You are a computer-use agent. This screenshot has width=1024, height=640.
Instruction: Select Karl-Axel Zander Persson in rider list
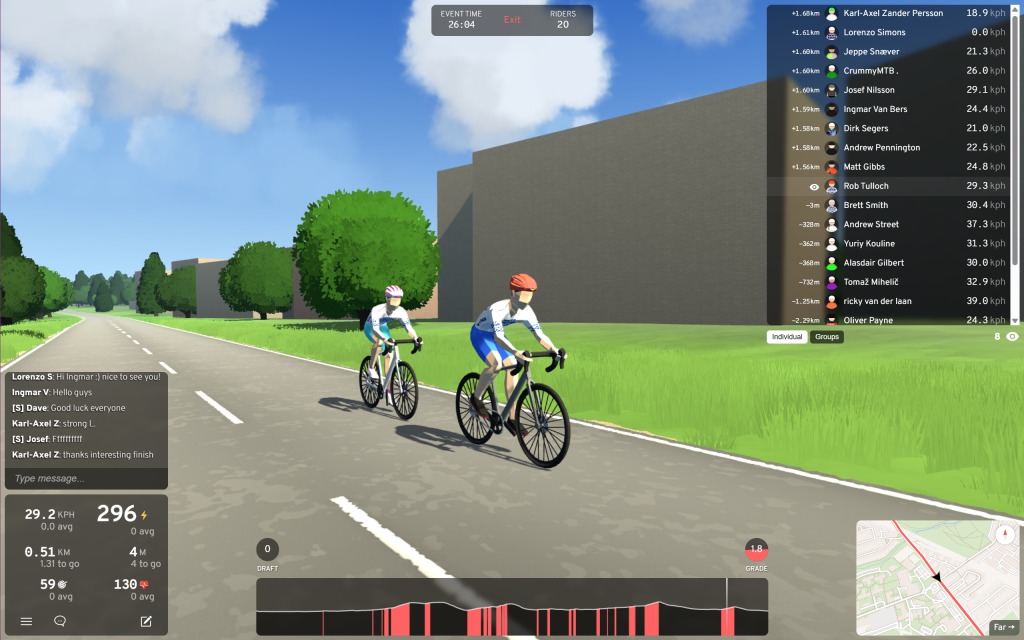[893, 13]
